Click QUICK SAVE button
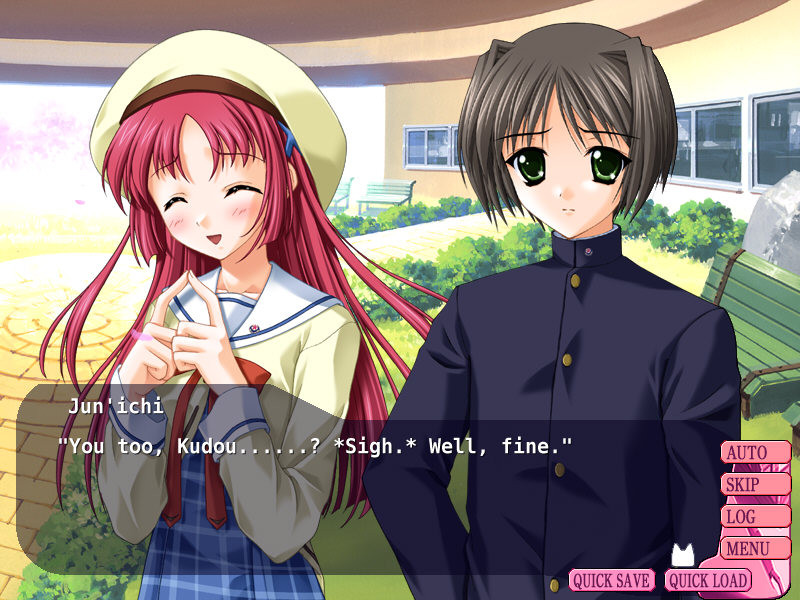The image size is (800, 600). point(612,580)
